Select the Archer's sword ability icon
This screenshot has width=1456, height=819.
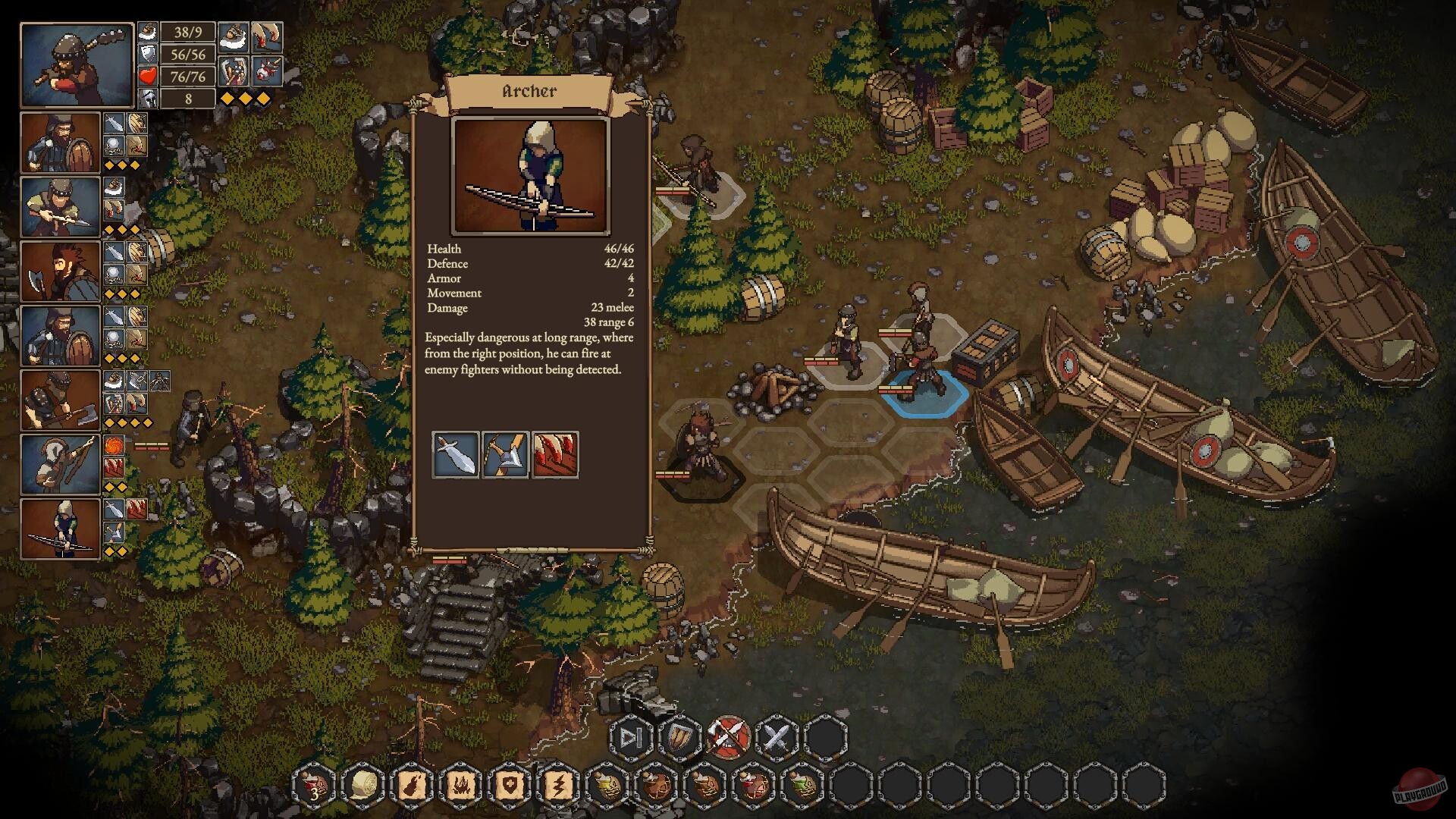point(455,455)
